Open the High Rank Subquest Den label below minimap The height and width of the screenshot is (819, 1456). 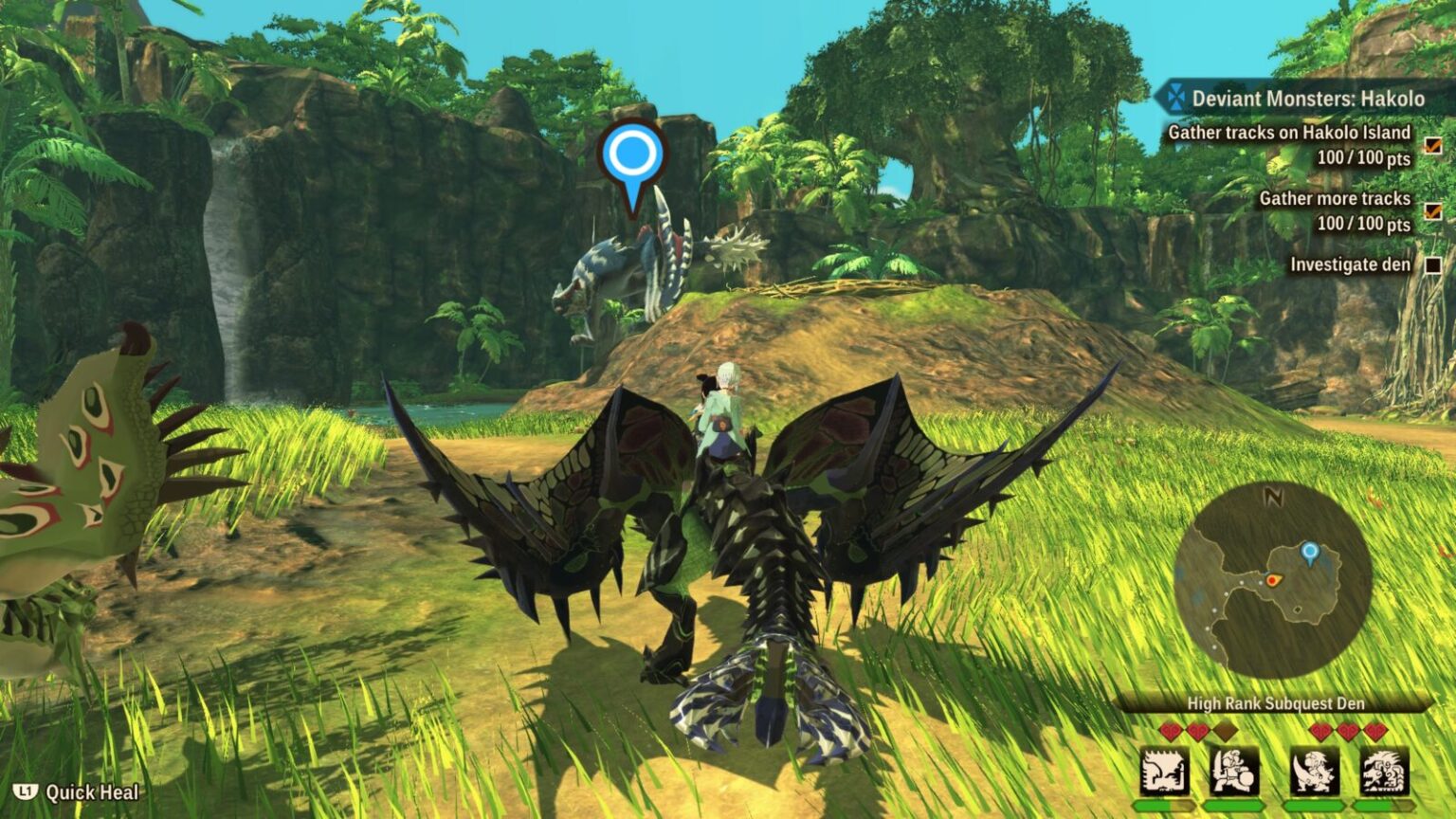pyautogui.click(x=1275, y=703)
